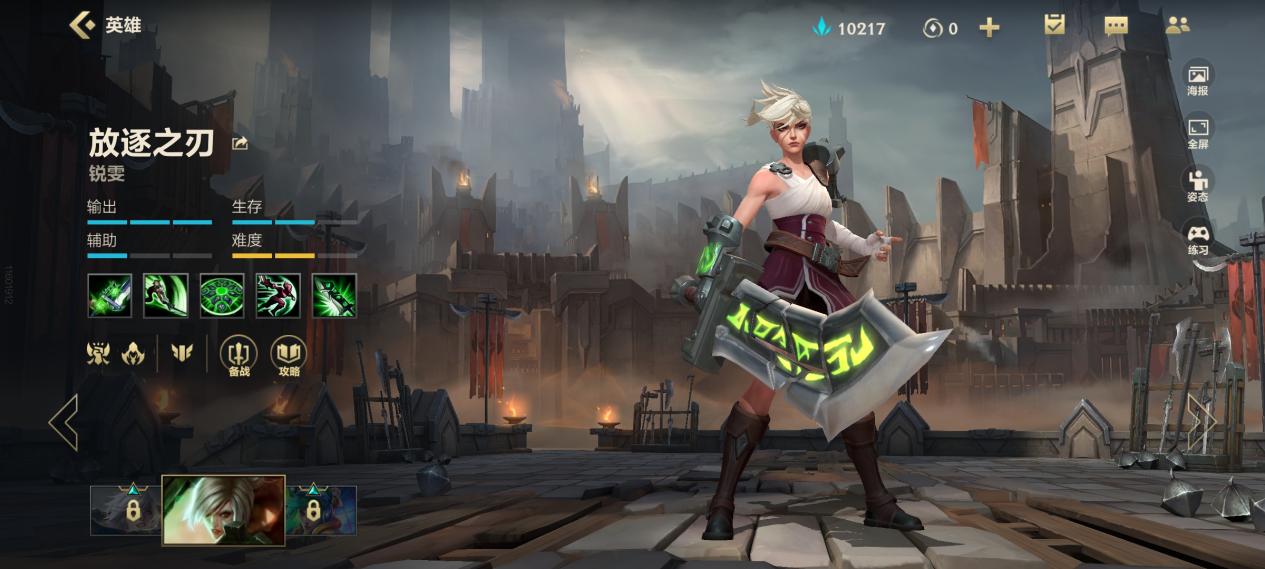Go back using the 英雄 arrow
Image resolution: width=1265 pixels, height=569 pixels.
coord(82,25)
